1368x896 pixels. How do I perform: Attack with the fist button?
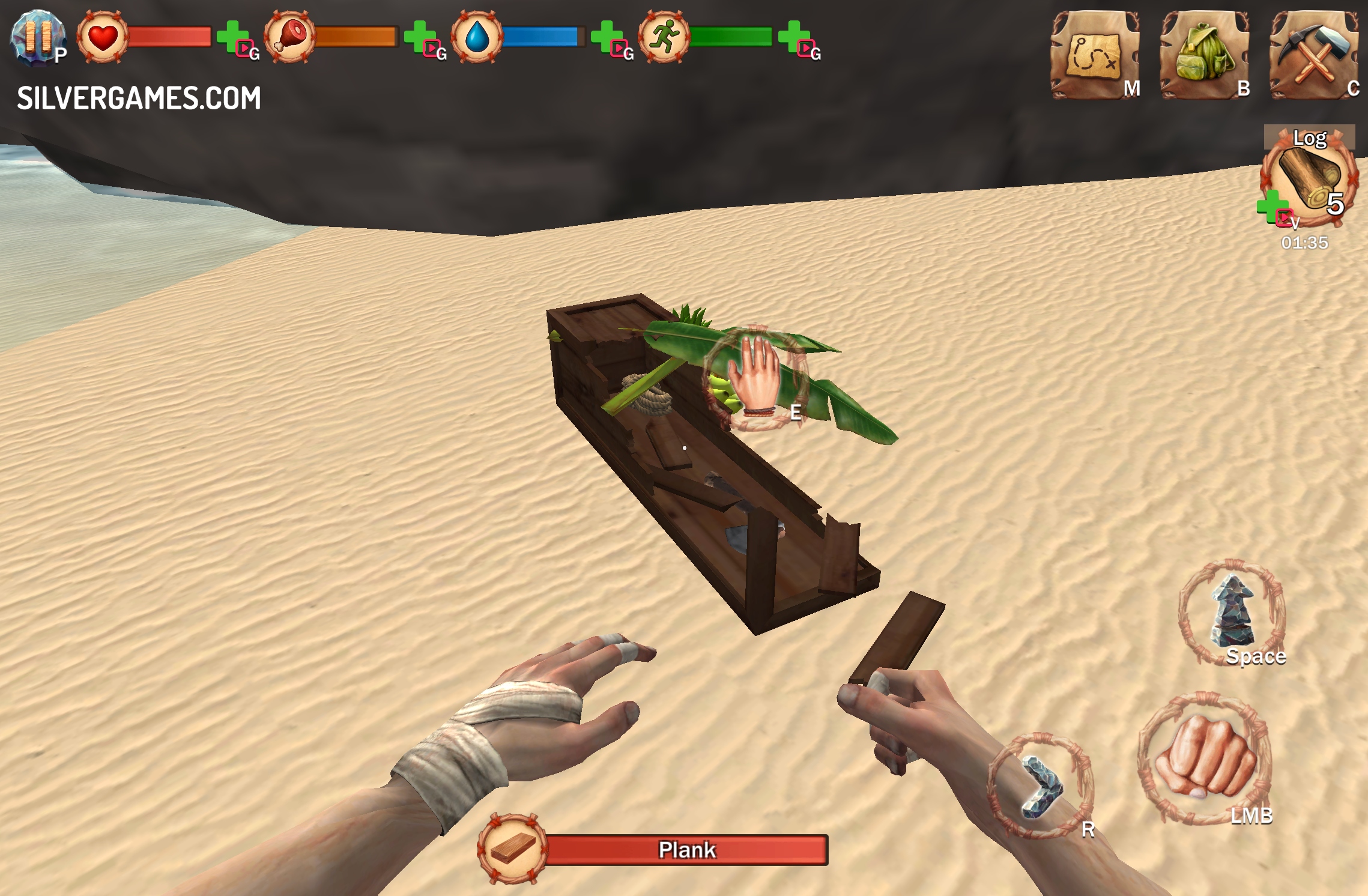point(1204,758)
